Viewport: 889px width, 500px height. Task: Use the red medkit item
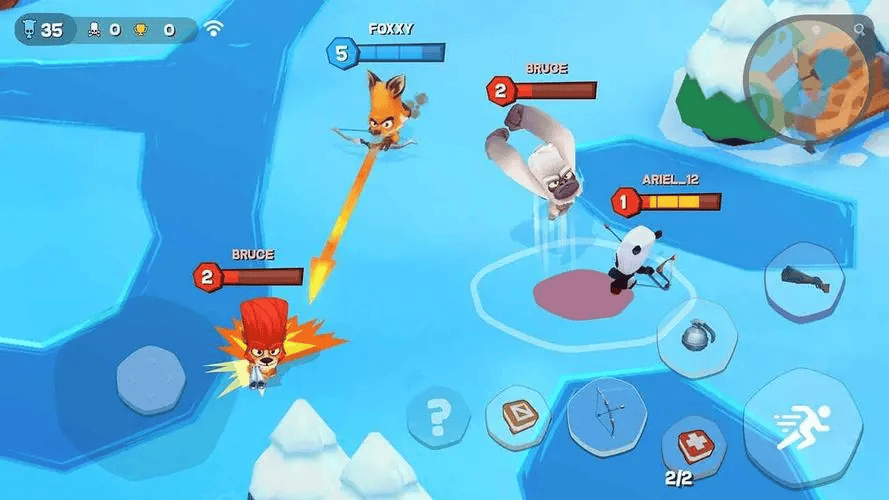click(x=691, y=443)
